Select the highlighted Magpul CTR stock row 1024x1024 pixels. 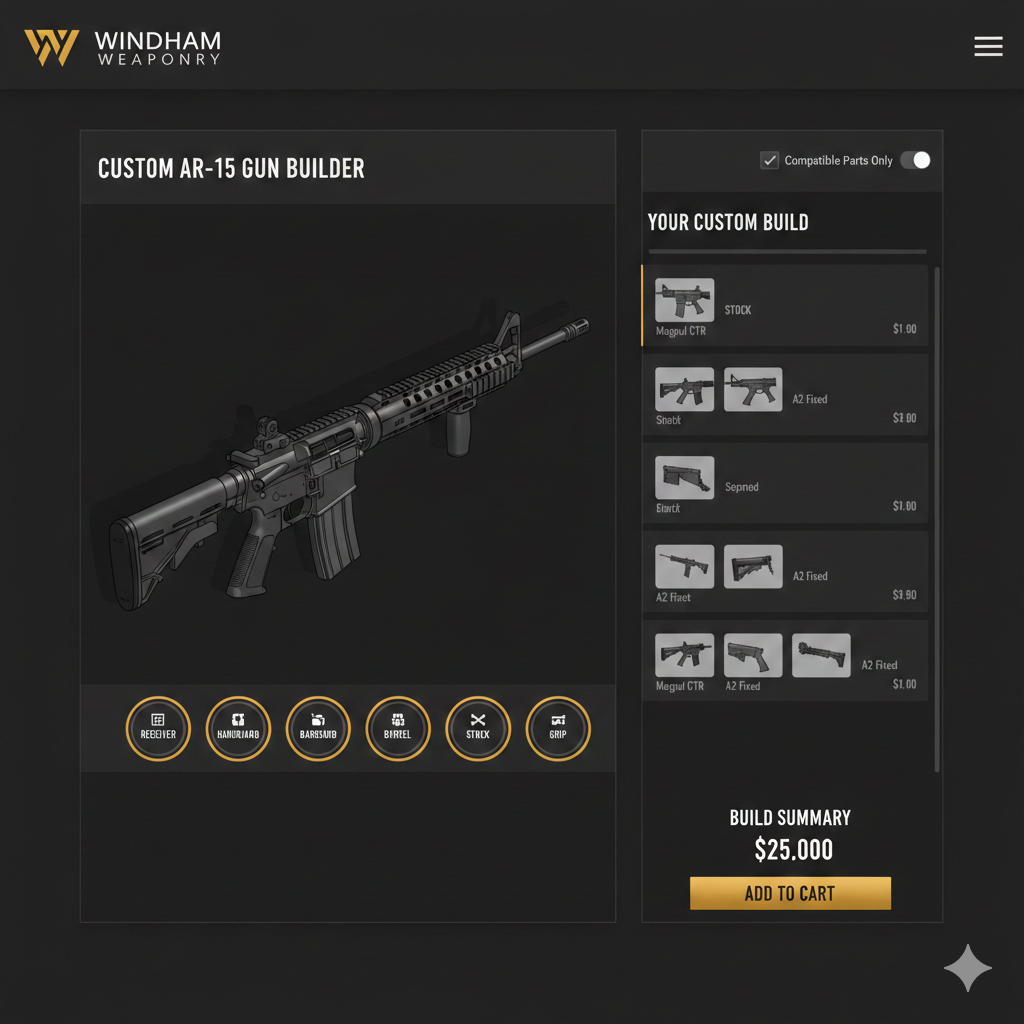(x=785, y=306)
